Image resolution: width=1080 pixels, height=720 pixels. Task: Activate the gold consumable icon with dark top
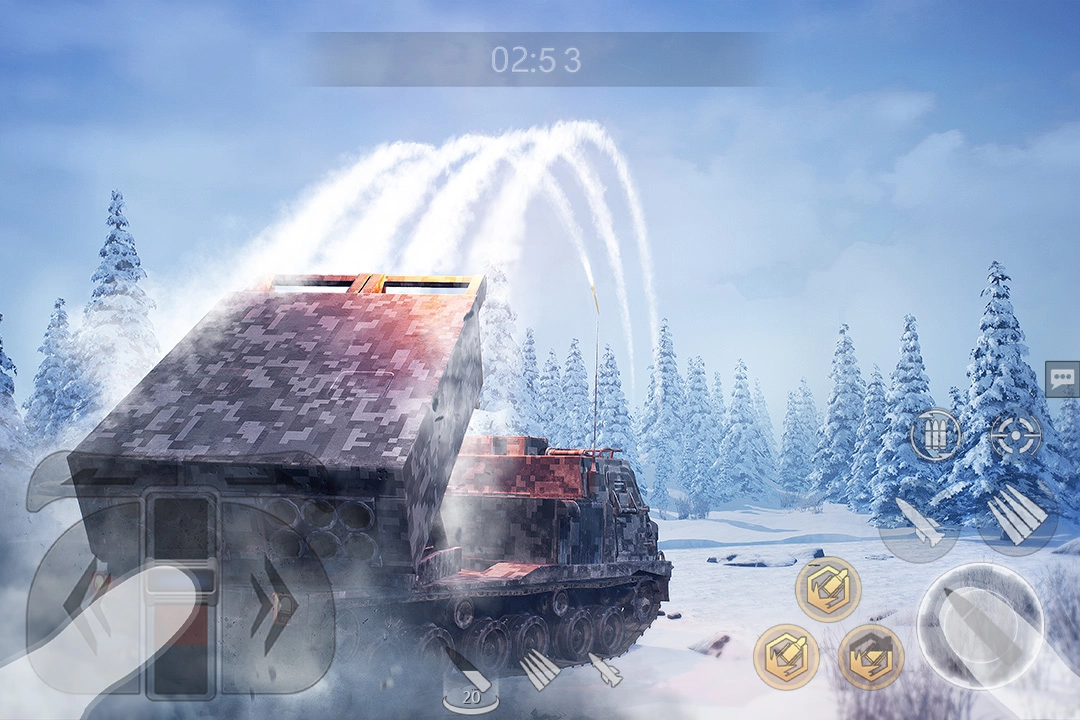[871, 657]
